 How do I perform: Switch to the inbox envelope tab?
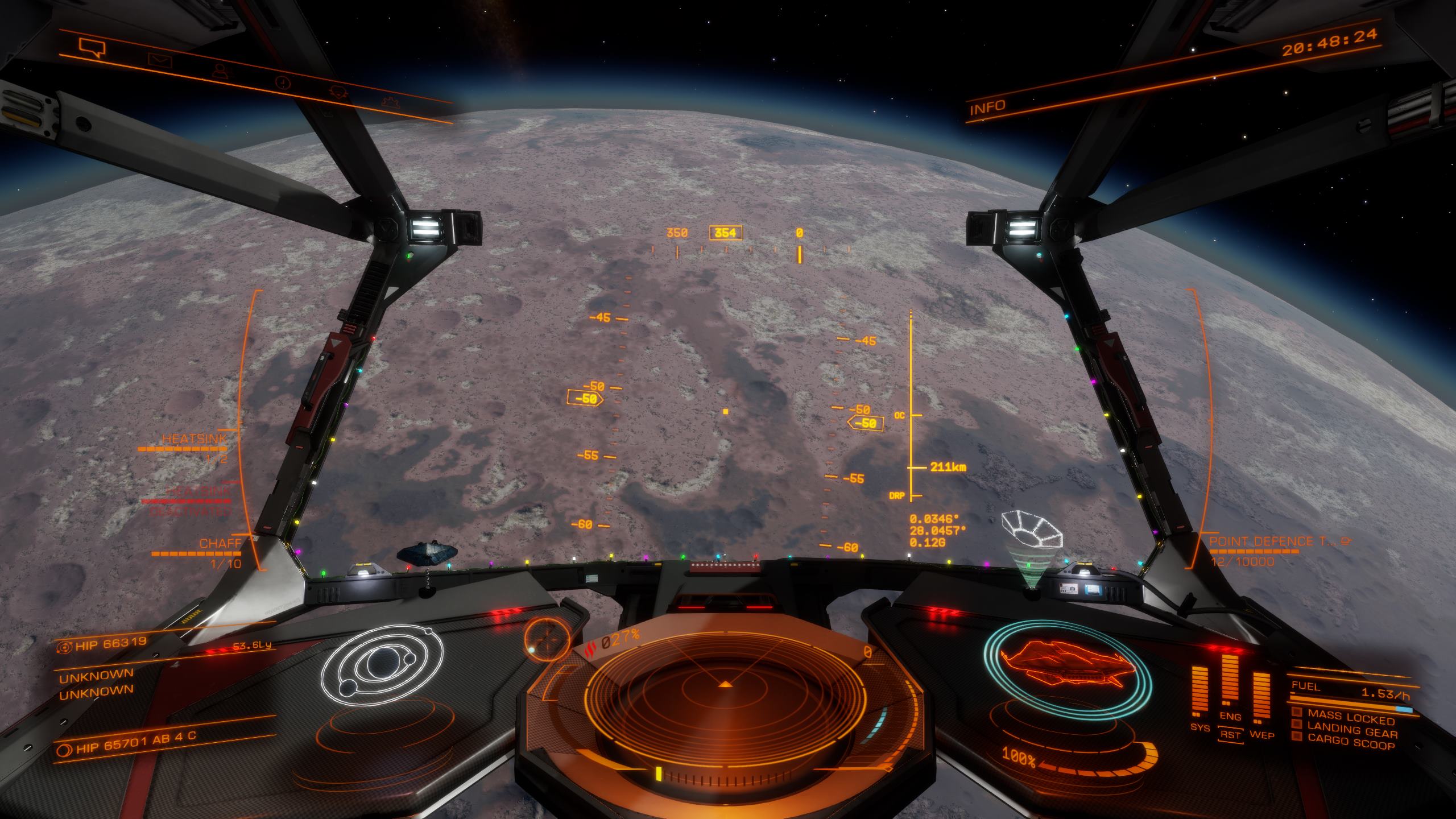(159, 59)
